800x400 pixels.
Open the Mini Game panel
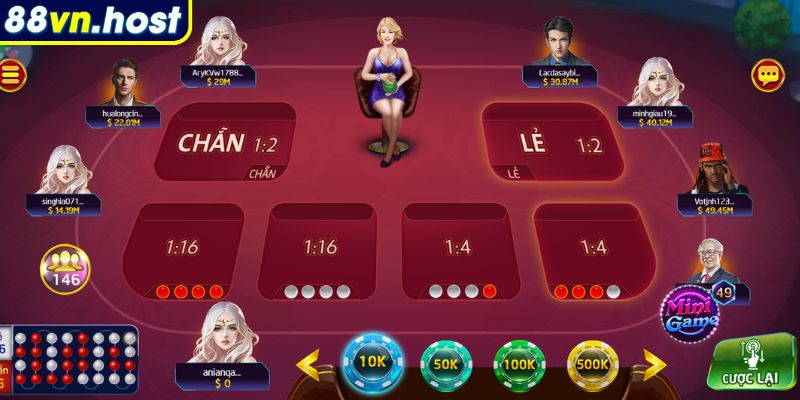[x=689, y=313]
